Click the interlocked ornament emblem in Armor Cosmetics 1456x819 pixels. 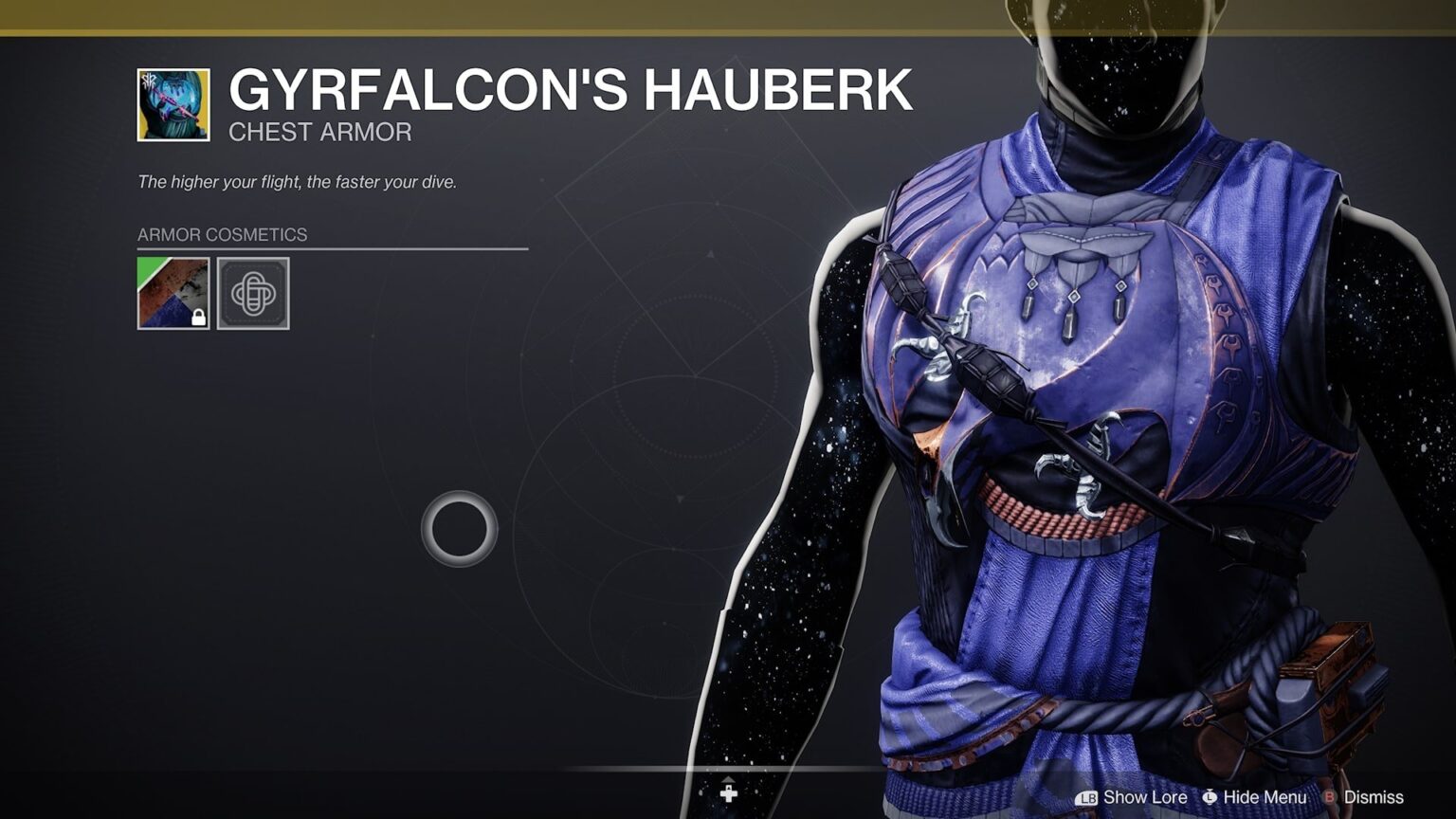(252, 292)
